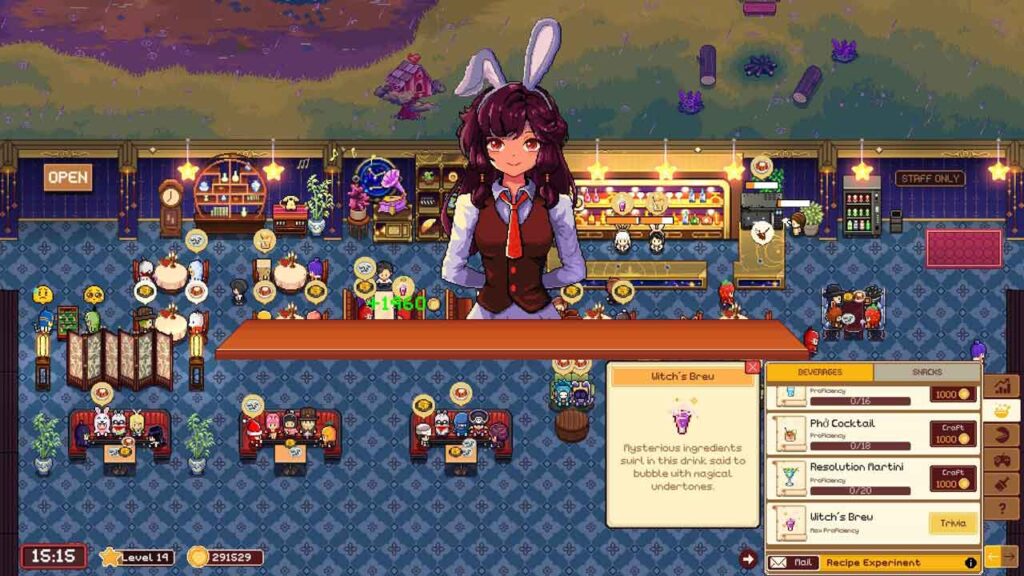Viewport: 1024px width, 576px height.
Task: Open the game controller side tab
Action: click(x=1001, y=460)
